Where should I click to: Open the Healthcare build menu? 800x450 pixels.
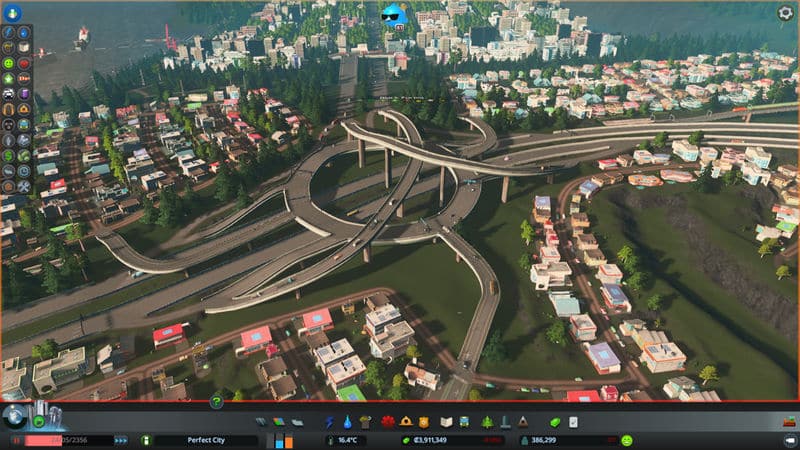pyautogui.click(x=384, y=422)
